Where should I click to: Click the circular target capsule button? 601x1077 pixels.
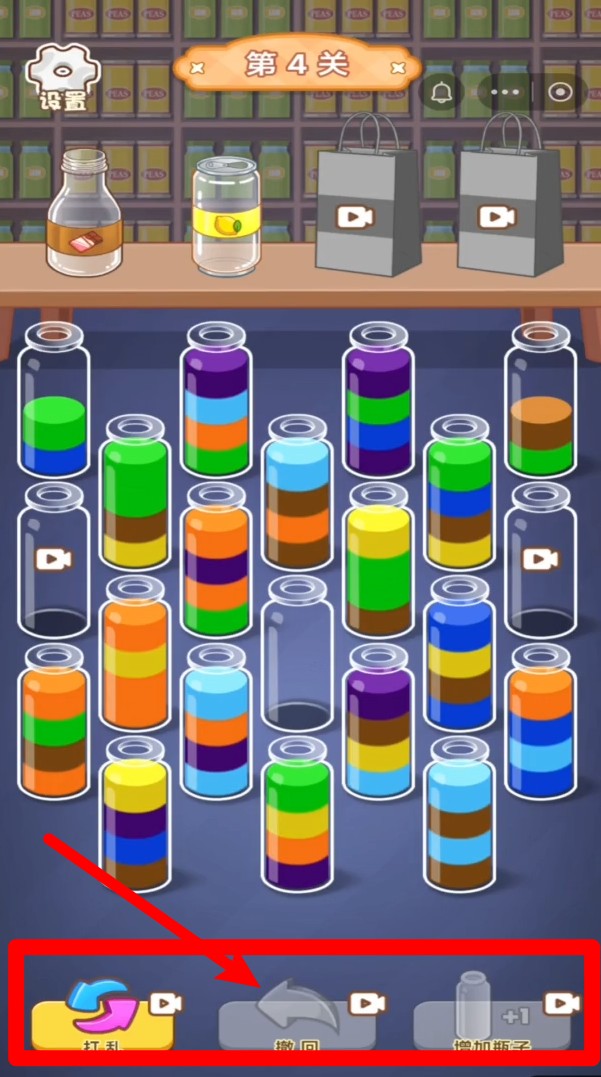click(561, 92)
